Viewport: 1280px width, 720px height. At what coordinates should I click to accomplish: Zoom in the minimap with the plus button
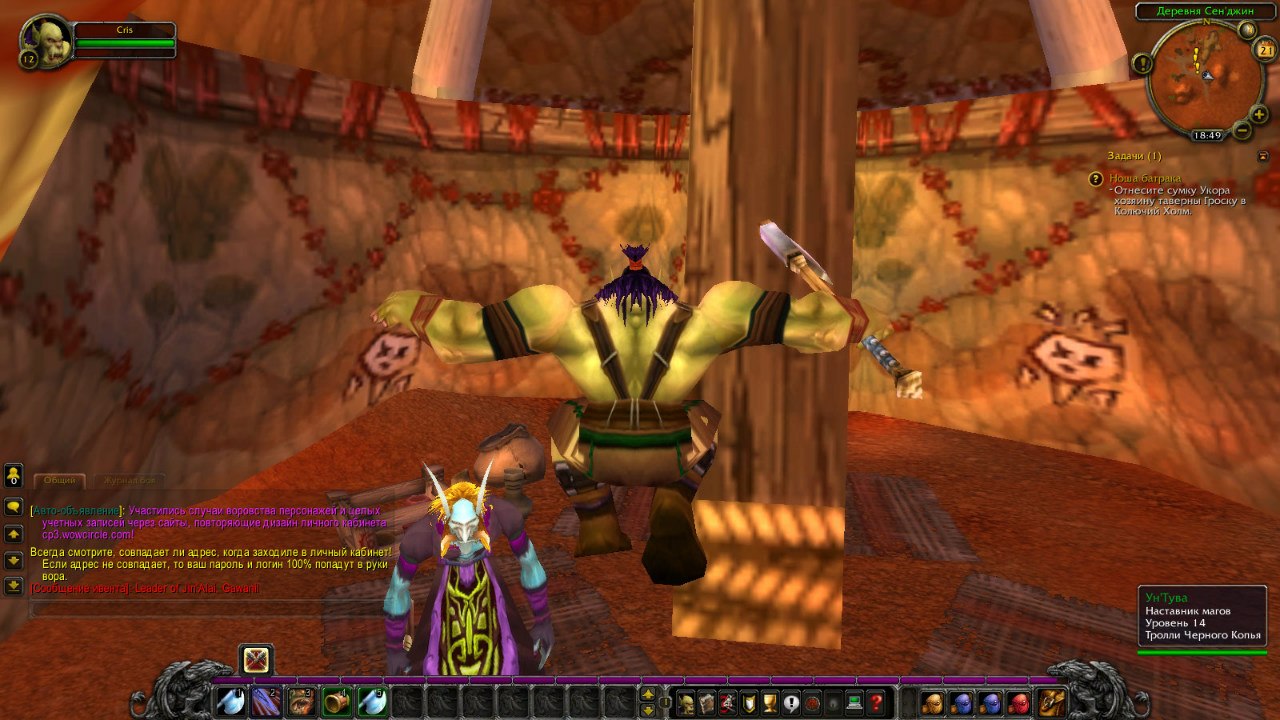(1259, 115)
